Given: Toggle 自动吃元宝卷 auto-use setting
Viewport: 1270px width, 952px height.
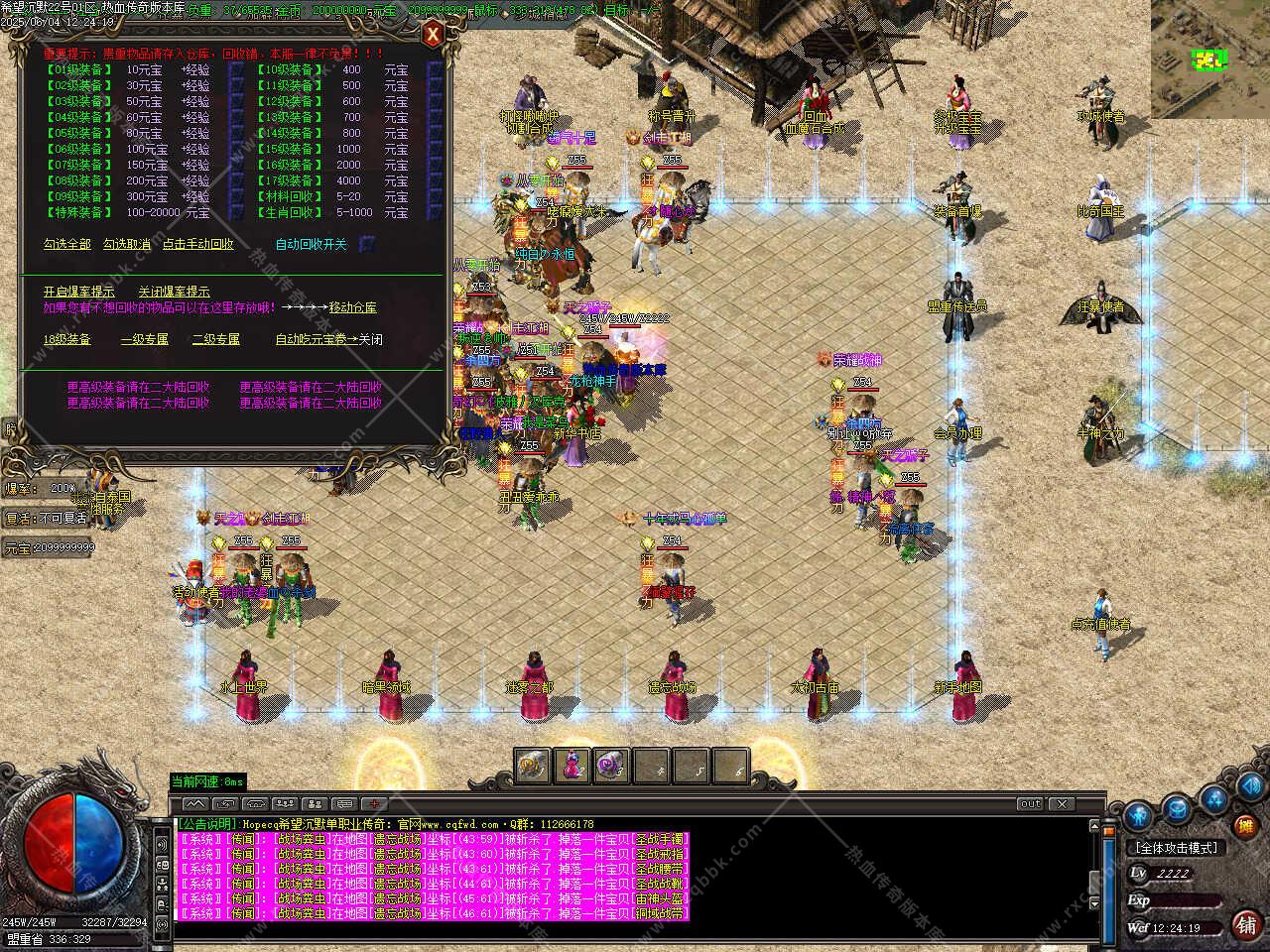Looking at the screenshot, I should pyautogui.click(x=328, y=339).
